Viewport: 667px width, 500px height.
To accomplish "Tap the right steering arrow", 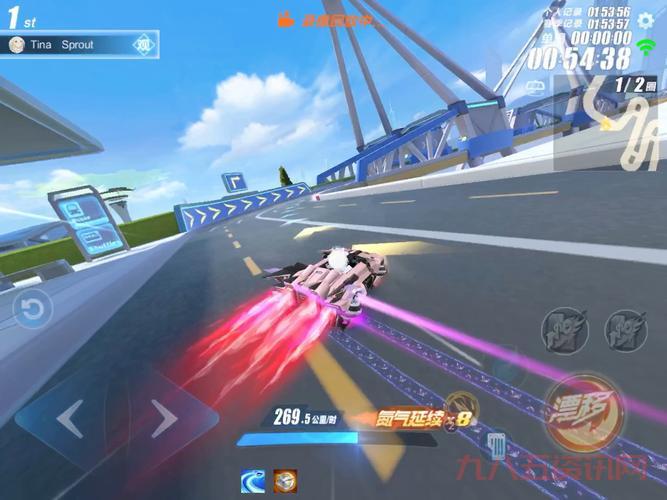I will coord(162,418).
